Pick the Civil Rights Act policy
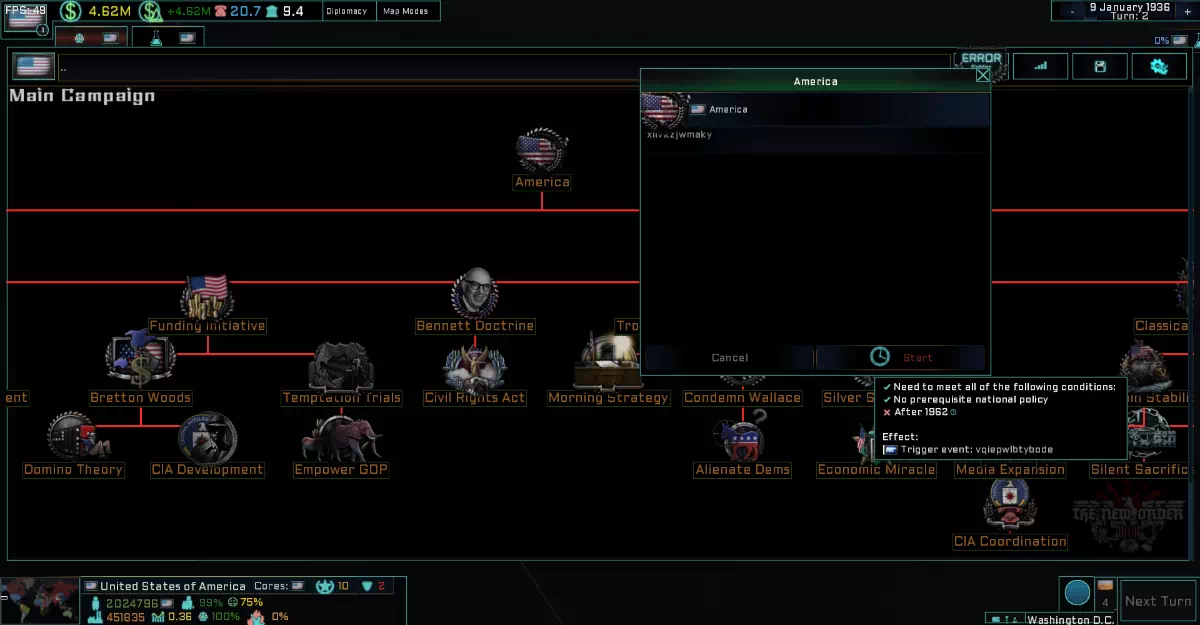The width and height of the screenshot is (1200, 625). pyautogui.click(x=475, y=372)
